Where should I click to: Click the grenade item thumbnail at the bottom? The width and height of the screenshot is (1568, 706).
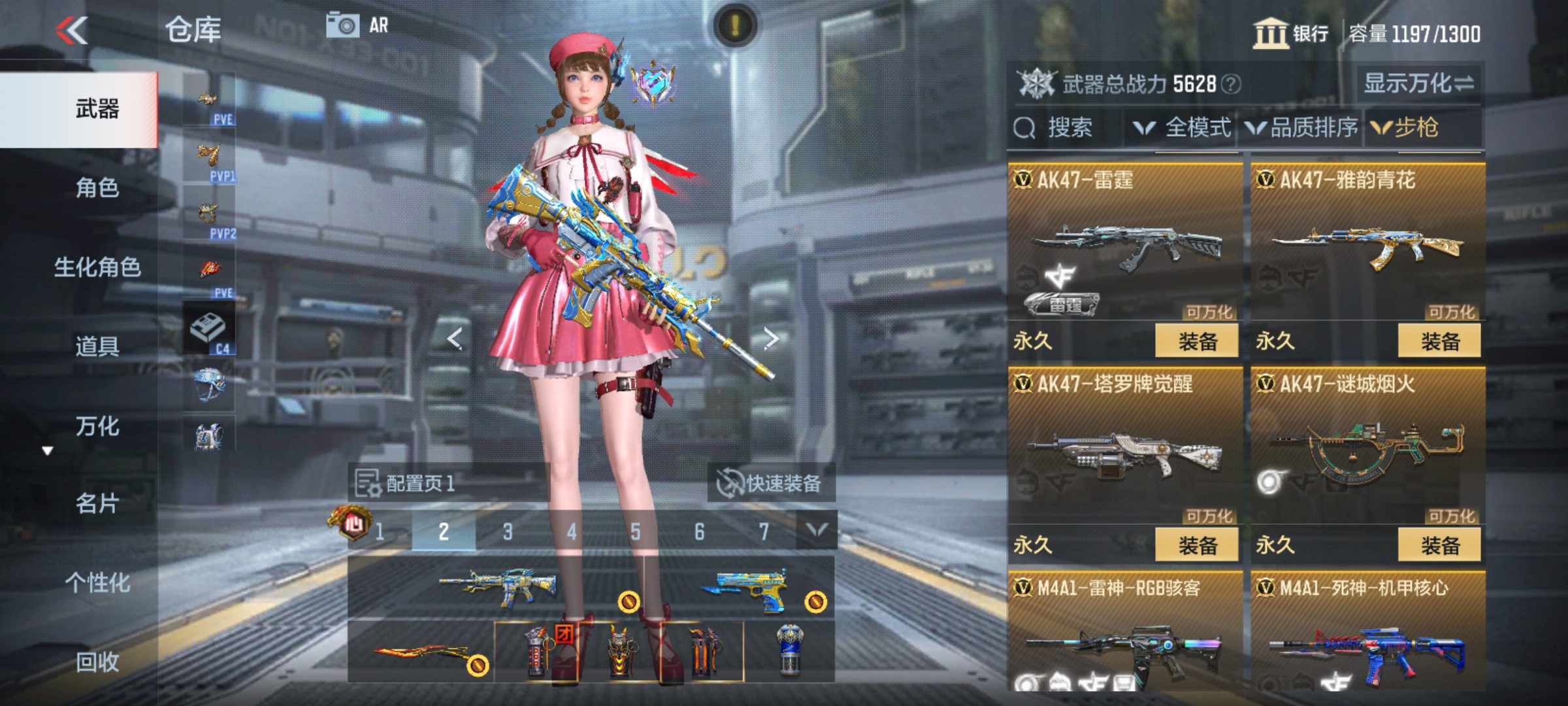pos(536,654)
